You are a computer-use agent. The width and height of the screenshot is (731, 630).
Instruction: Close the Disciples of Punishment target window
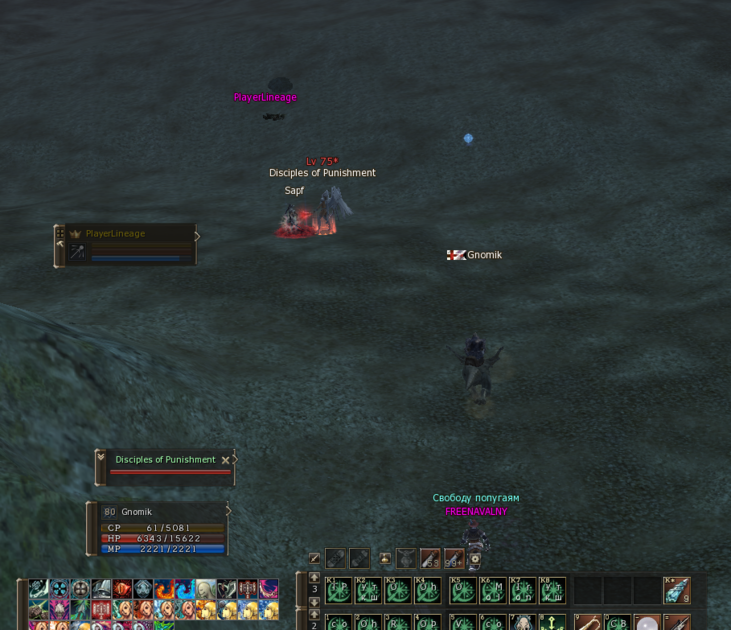[226, 460]
